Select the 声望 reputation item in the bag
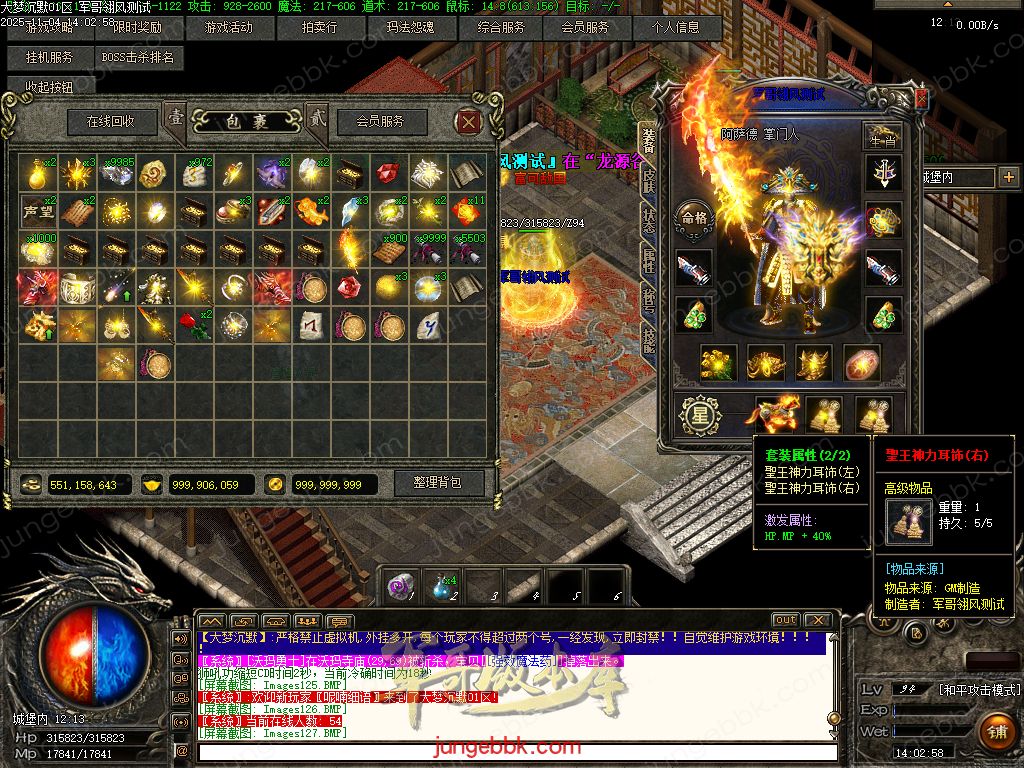Viewport: 1024px width, 768px height. click(39, 211)
